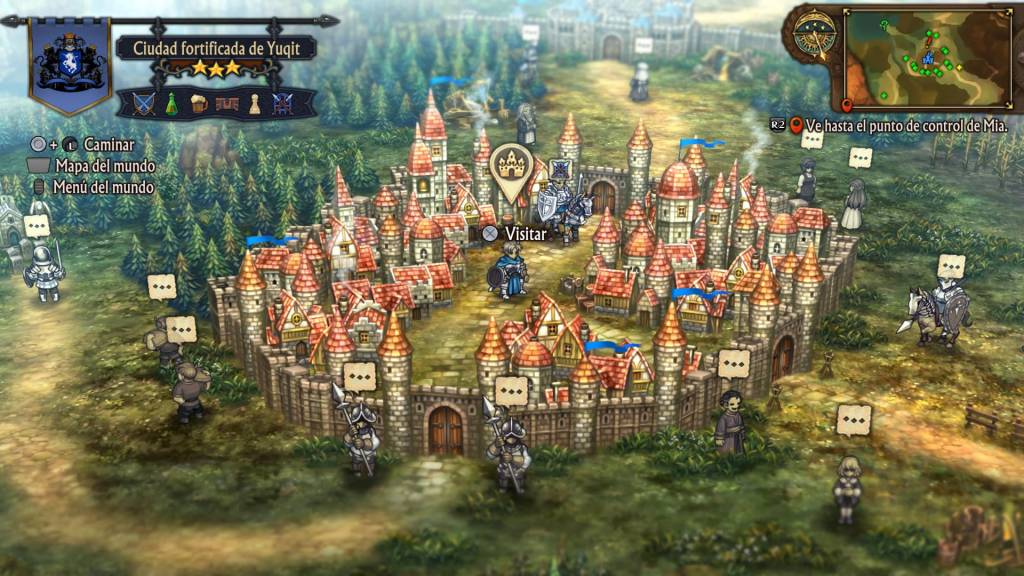The image size is (1024, 576).
Task: Select the red chest icon in town bar
Action: (227, 103)
